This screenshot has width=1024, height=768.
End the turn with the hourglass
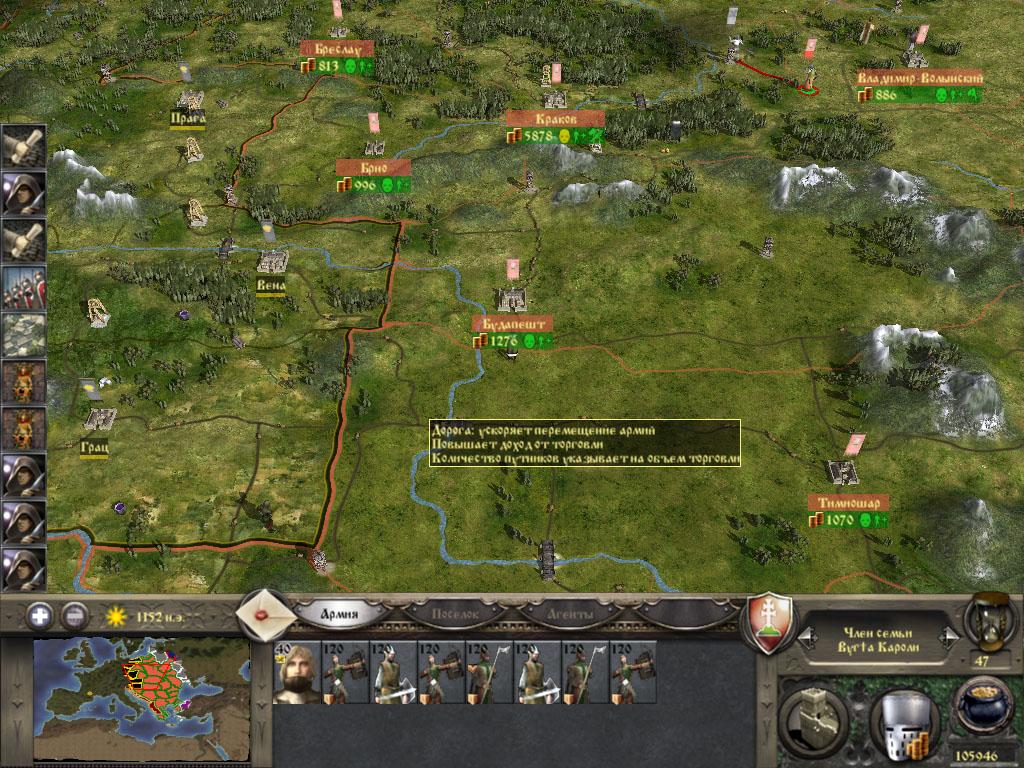pyautogui.click(x=985, y=620)
